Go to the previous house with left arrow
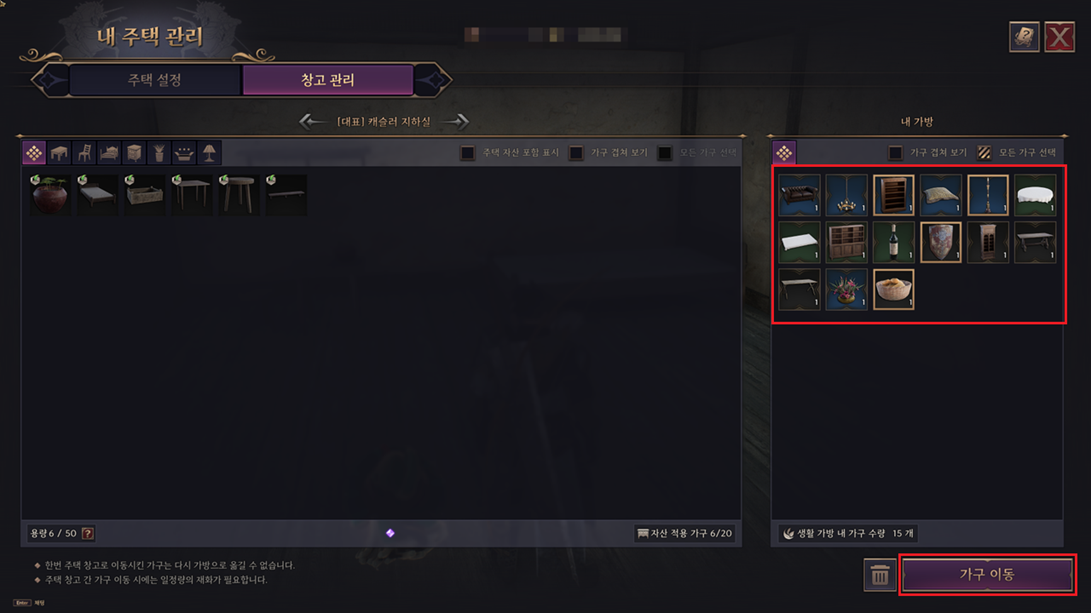This screenshot has height=613, width=1091. 312,121
